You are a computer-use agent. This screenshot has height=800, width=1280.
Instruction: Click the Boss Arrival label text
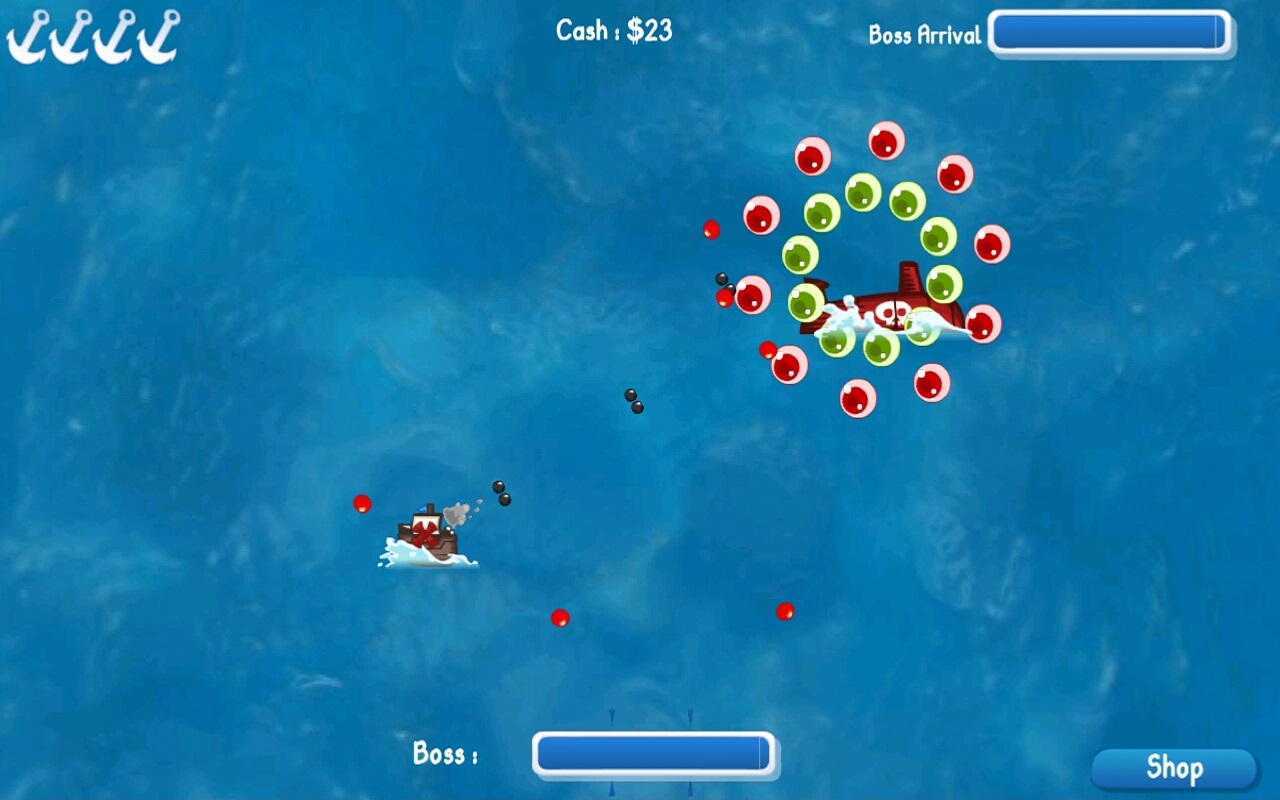[925, 34]
